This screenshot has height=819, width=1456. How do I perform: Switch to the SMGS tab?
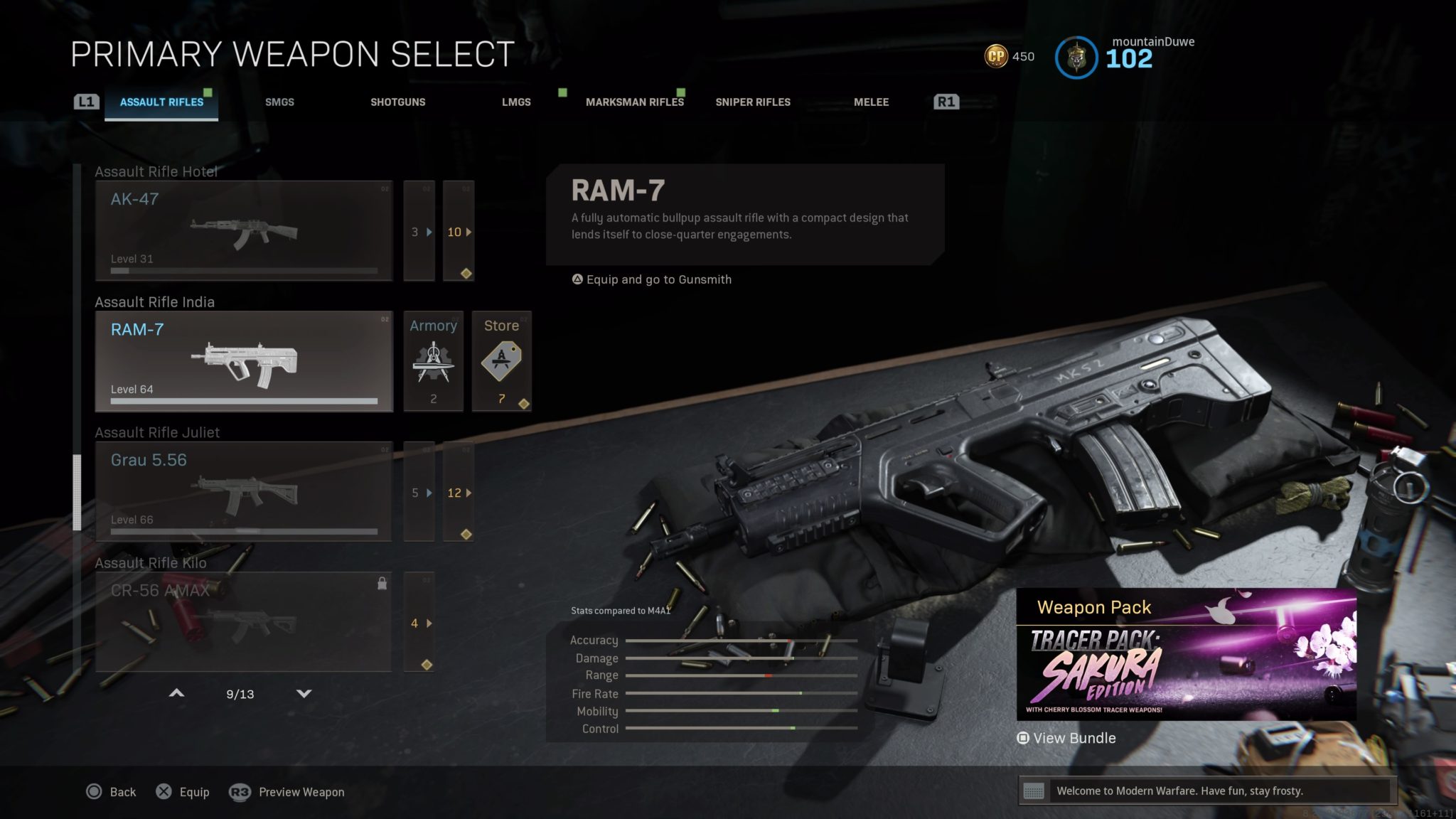pos(279,102)
